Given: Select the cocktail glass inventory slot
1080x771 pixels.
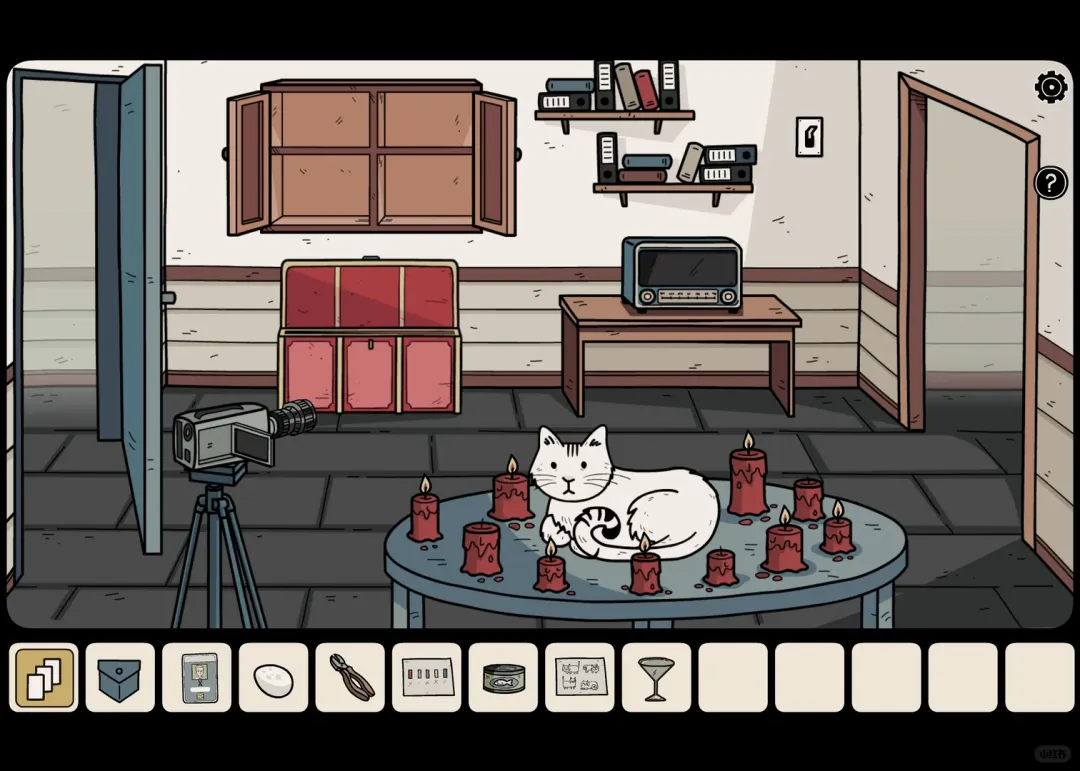Looking at the screenshot, I should pos(656,677).
